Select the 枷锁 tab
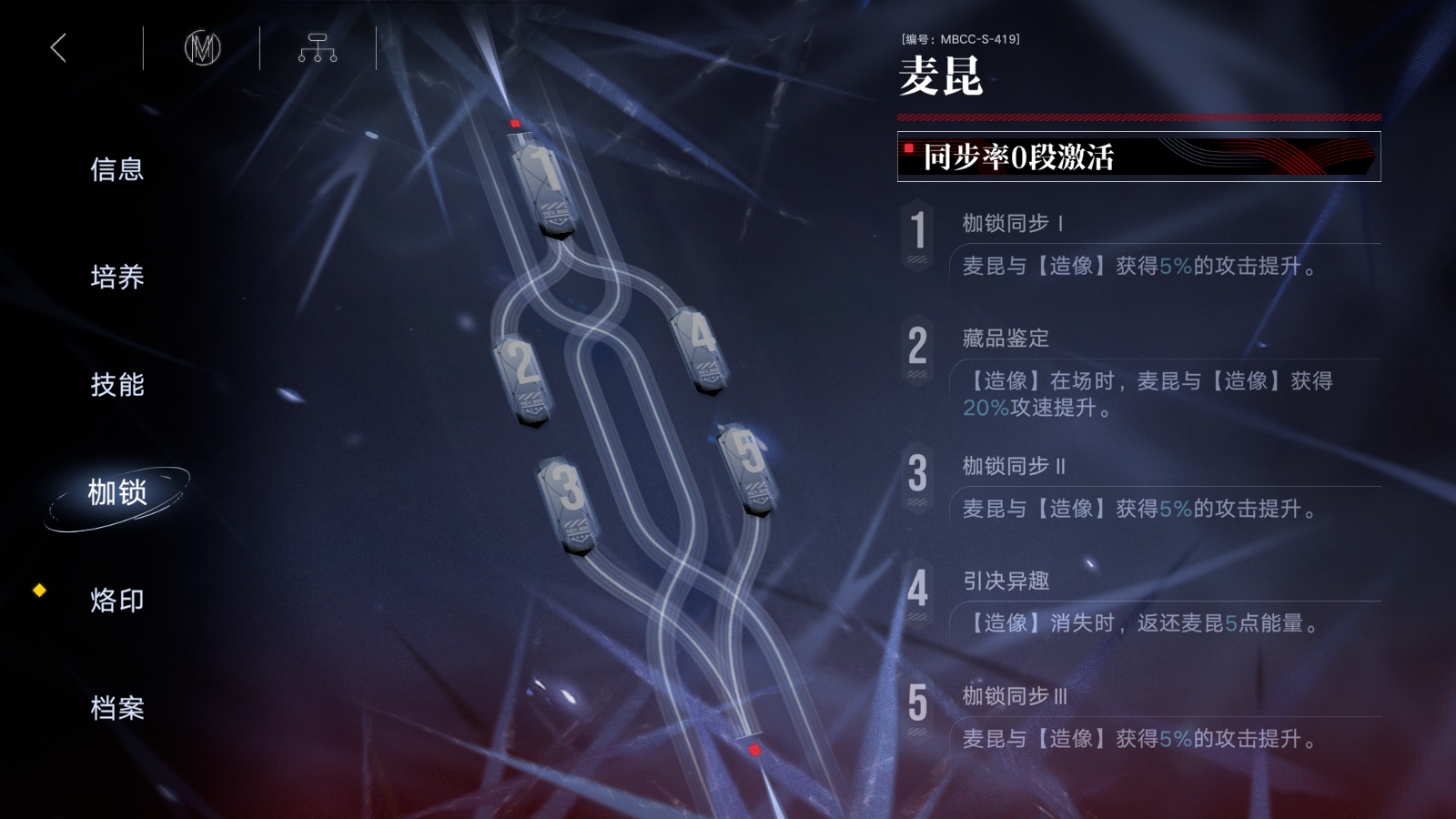 point(117,493)
